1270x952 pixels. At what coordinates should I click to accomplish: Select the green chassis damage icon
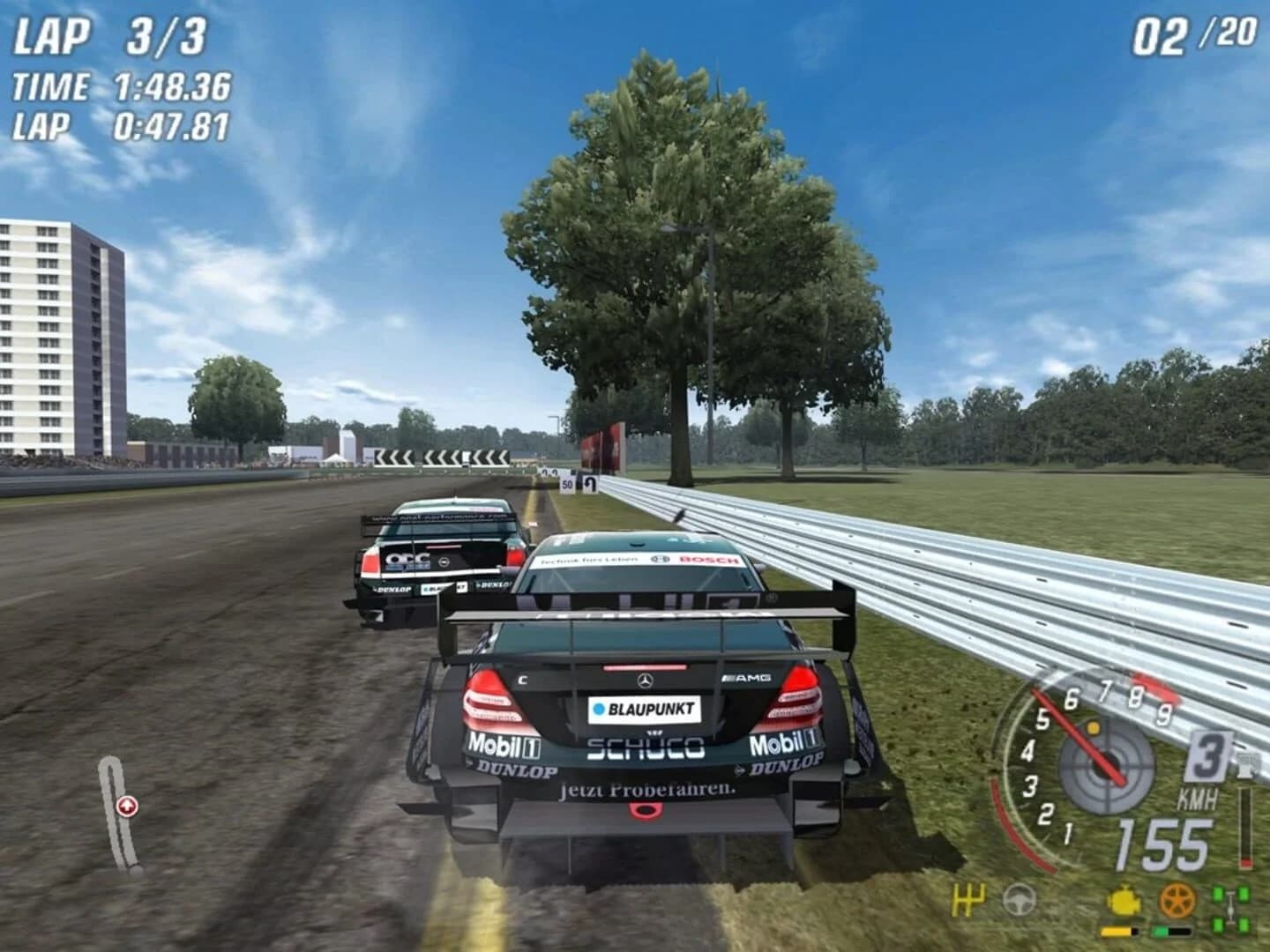(x=1230, y=908)
